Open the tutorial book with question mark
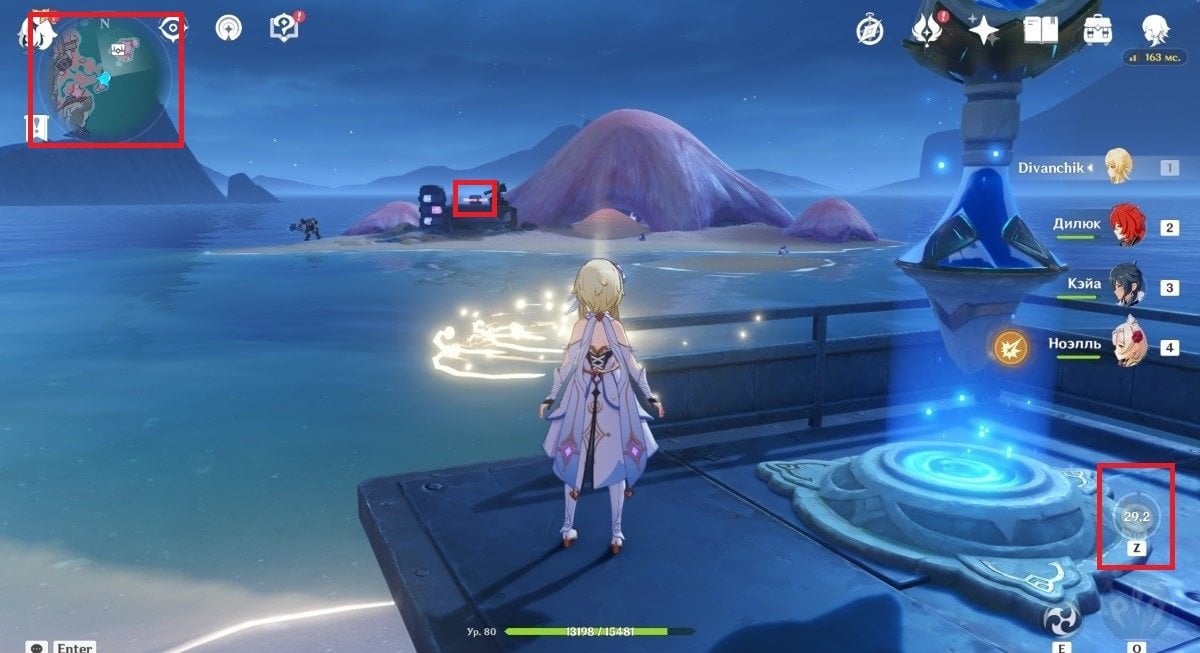The width and height of the screenshot is (1200, 653). click(284, 28)
